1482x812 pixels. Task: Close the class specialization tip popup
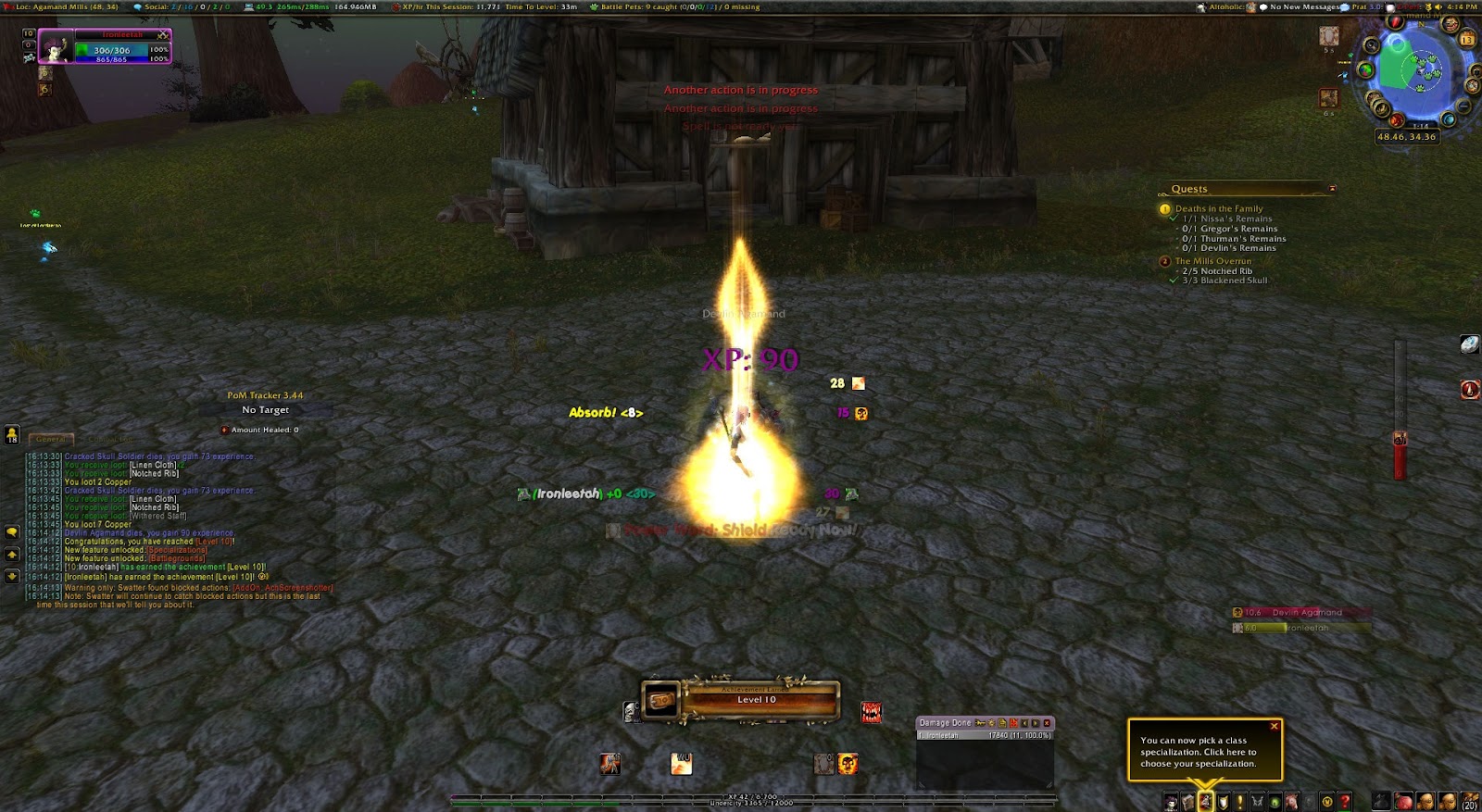(1274, 726)
